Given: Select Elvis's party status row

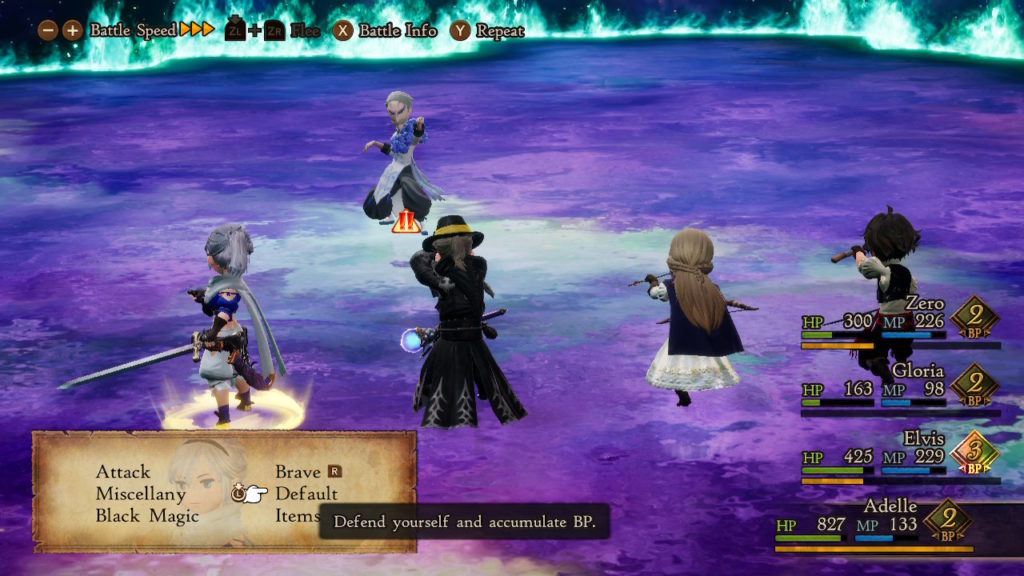Looking at the screenshot, I should (898, 457).
